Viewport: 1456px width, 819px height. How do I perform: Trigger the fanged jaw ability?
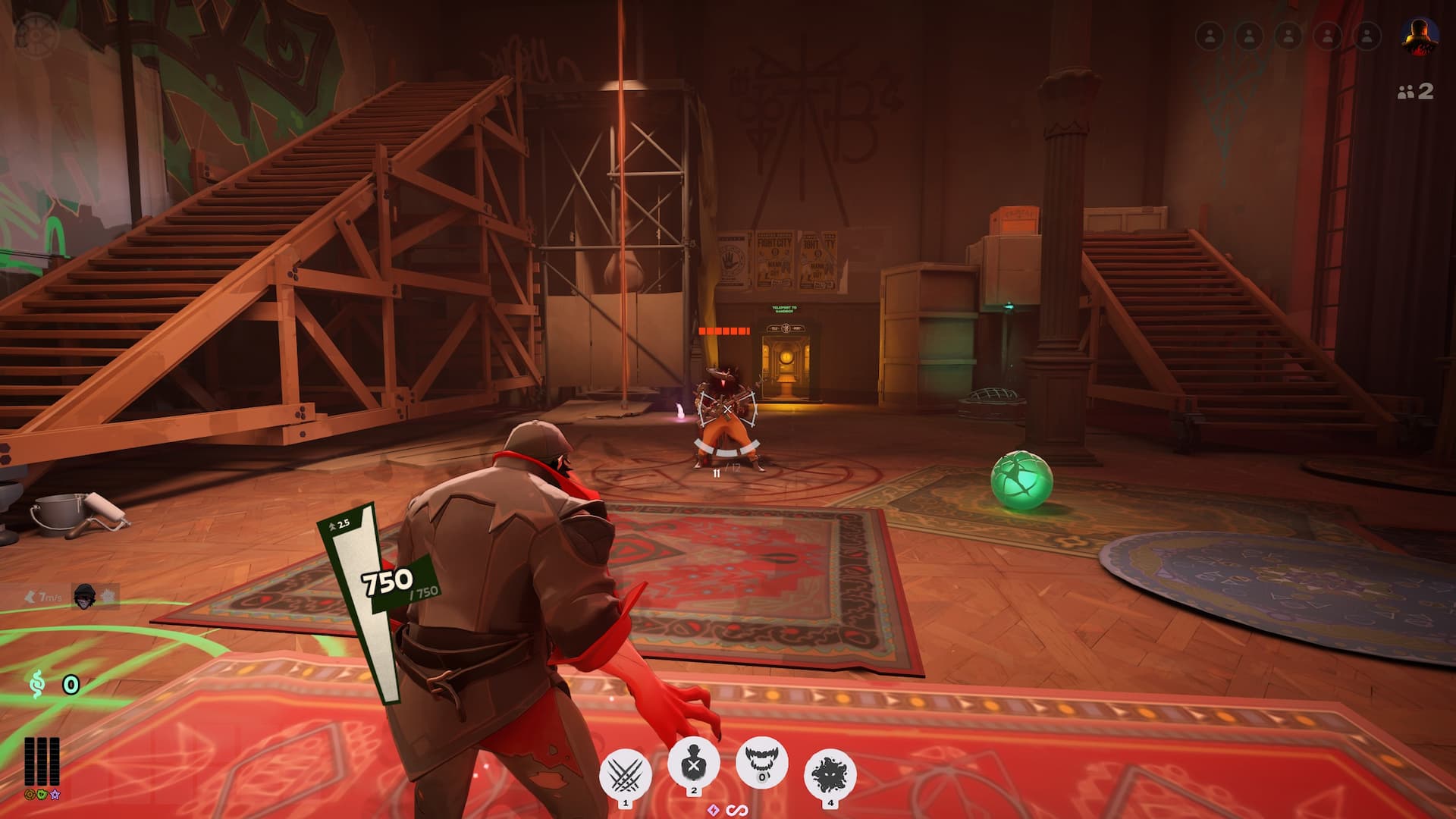tap(762, 762)
